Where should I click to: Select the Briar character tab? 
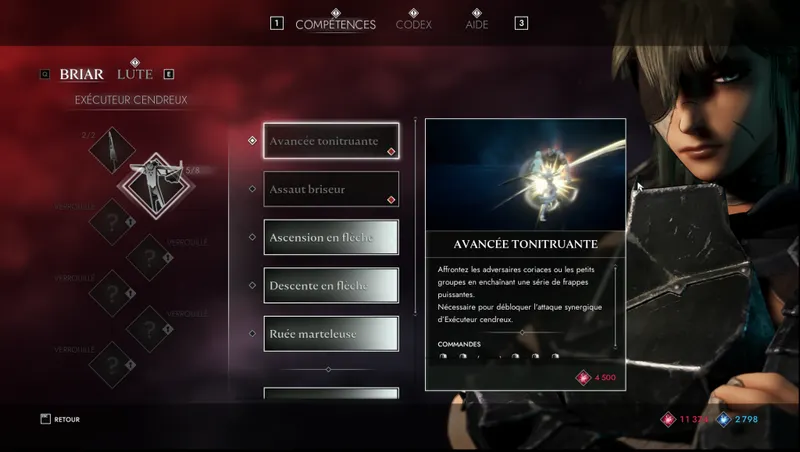tap(81, 74)
